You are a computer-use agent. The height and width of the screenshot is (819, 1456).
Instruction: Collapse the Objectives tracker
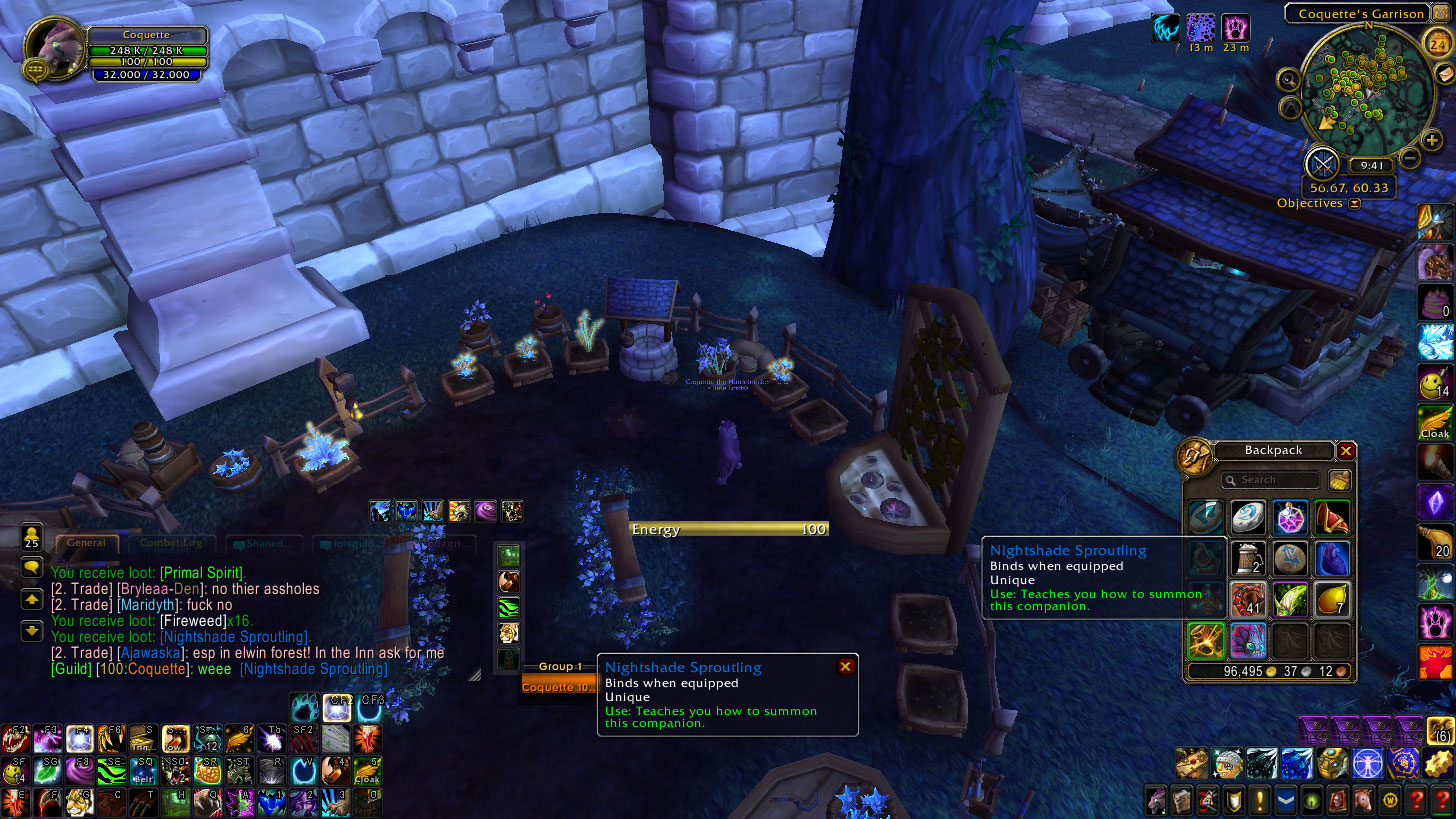1354,204
